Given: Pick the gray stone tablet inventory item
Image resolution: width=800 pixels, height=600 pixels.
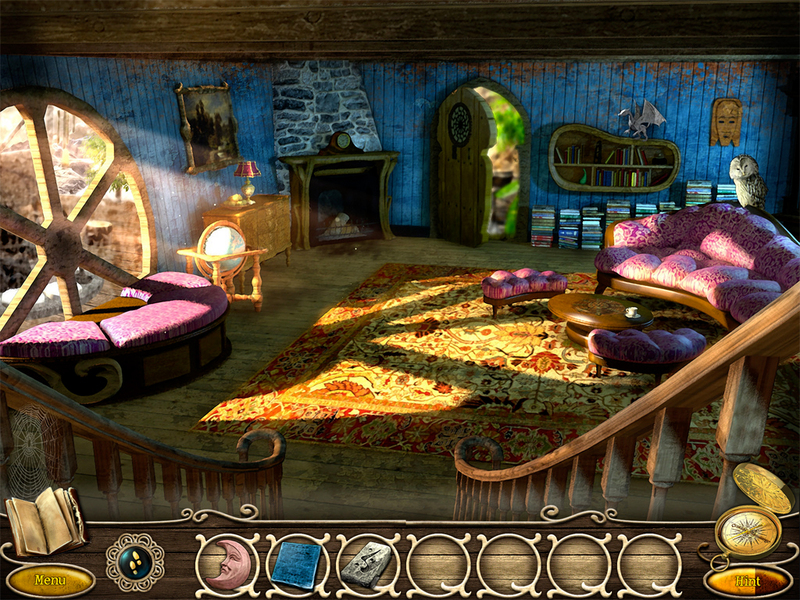Looking at the screenshot, I should pyautogui.click(x=366, y=564).
